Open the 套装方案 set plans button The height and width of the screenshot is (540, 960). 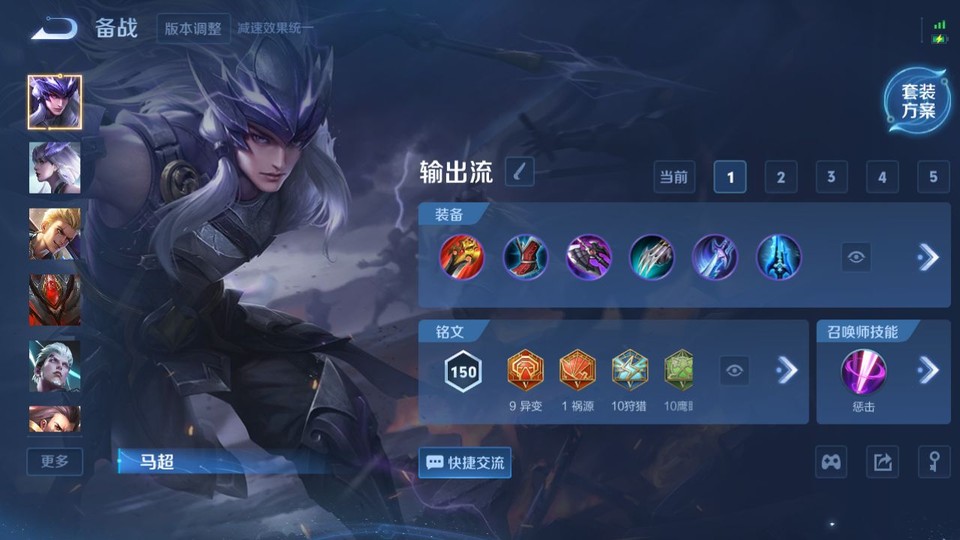[x=917, y=101]
